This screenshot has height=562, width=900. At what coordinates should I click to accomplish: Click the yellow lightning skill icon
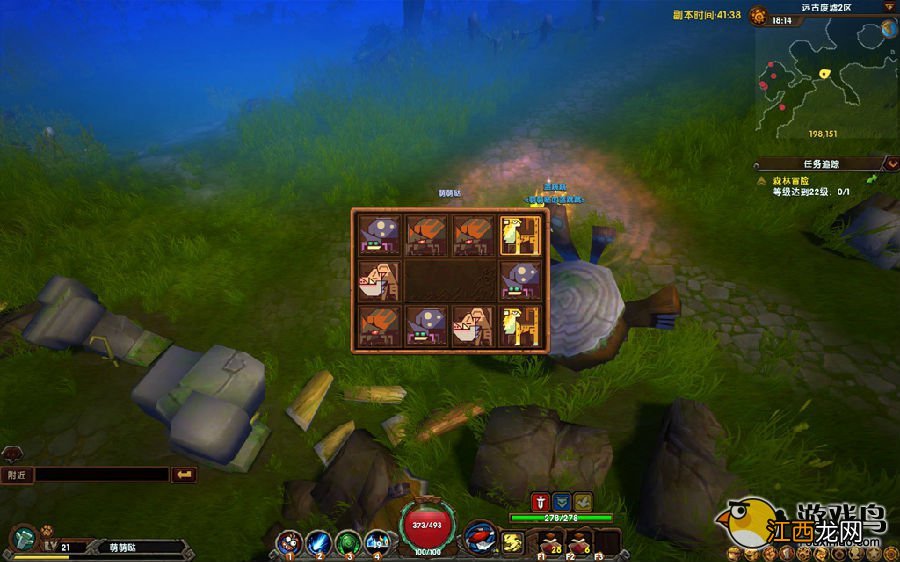click(x=513, y=543)
